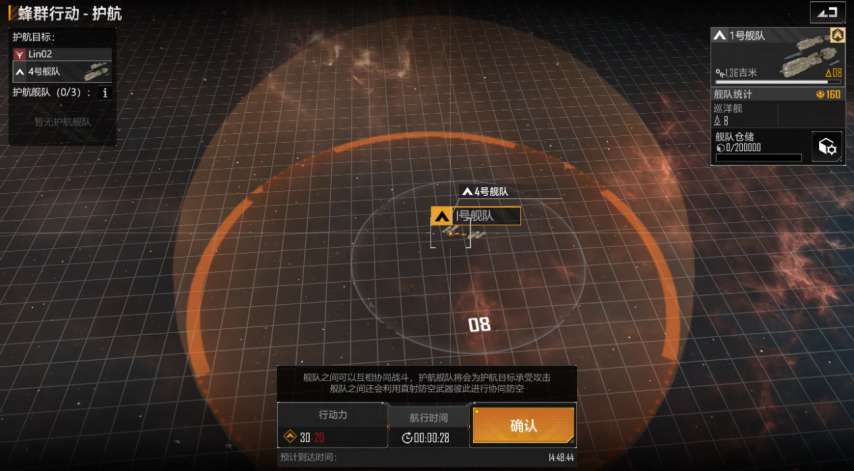
Task: Select the Lin02 player entry
Action: (61, 53)
